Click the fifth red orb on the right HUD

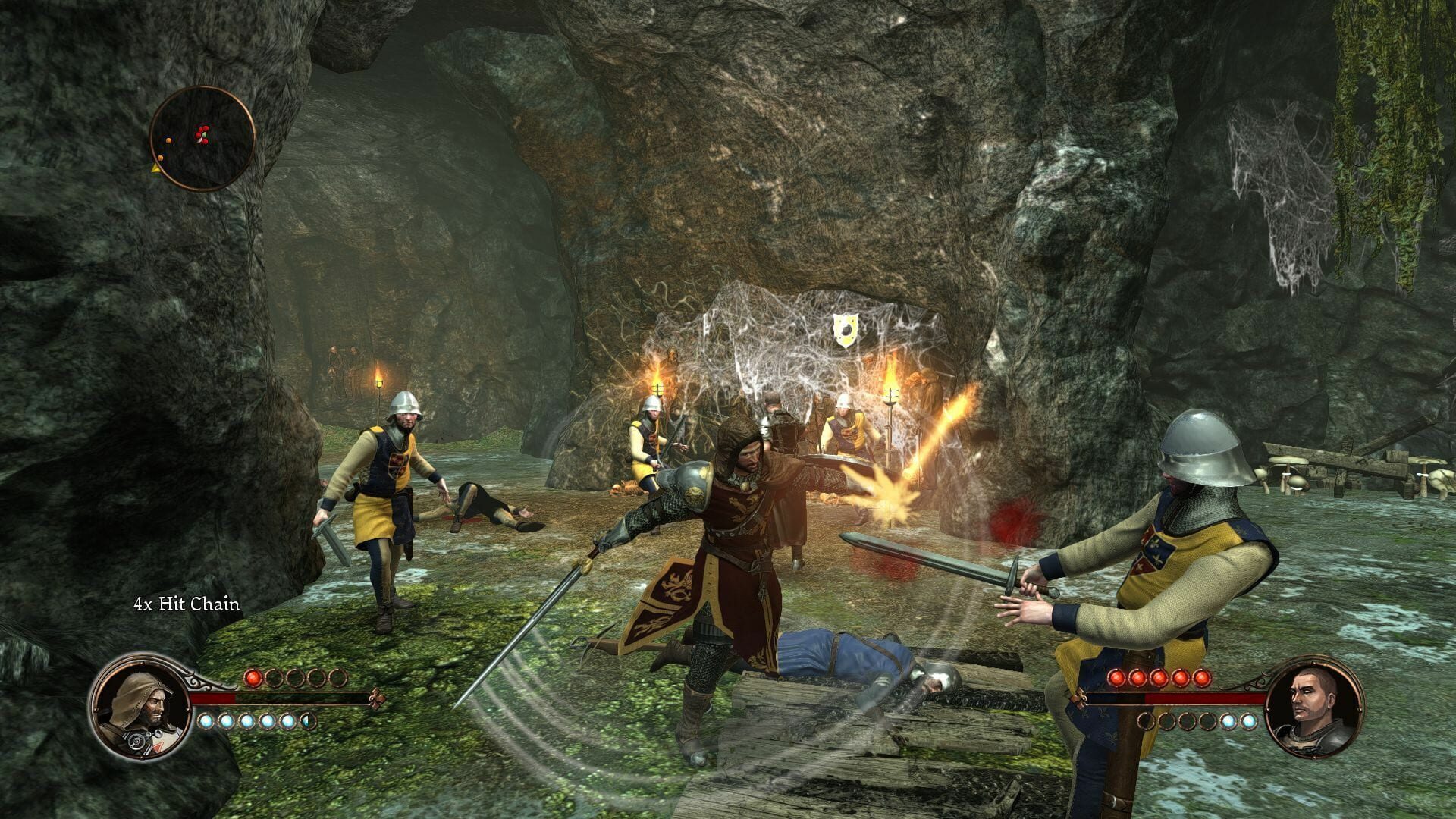tap(1201, 677)
